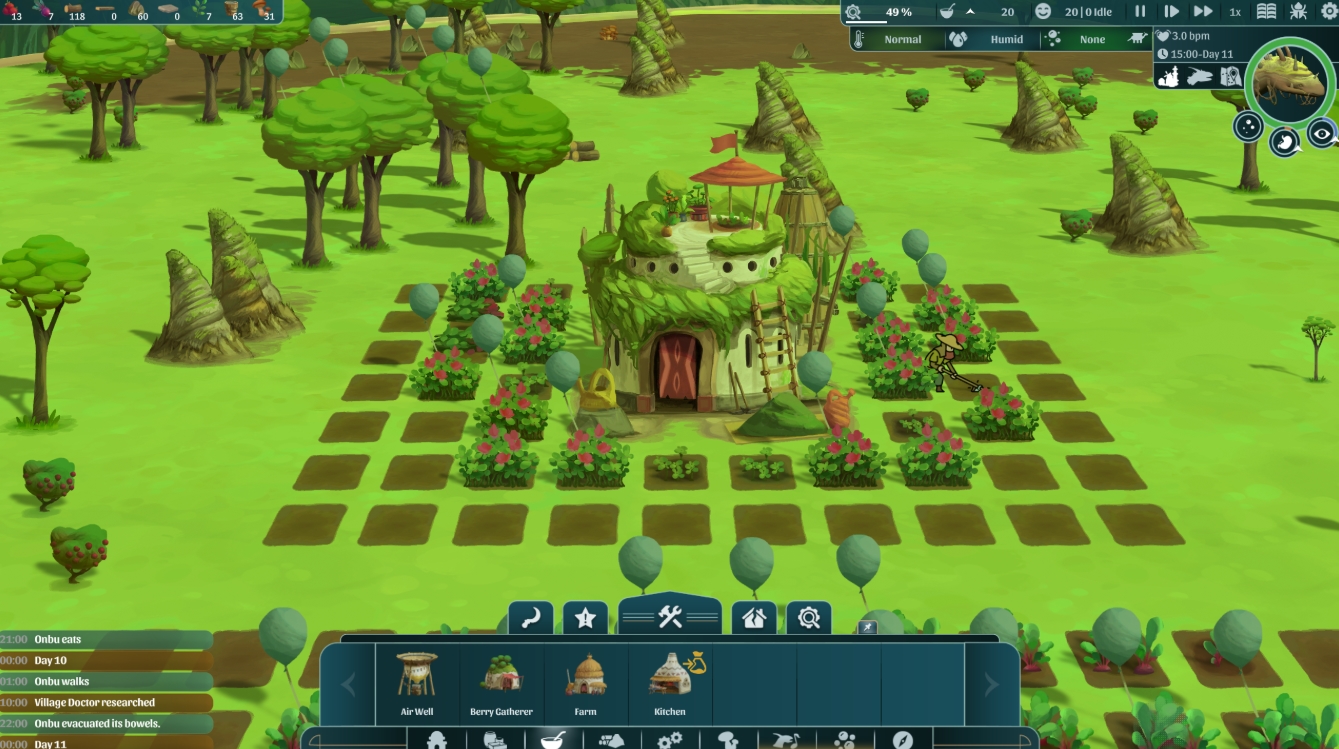1339x749 pixels.
Task: Click the right arrow in the building list
Action: [x=989, y=683]
